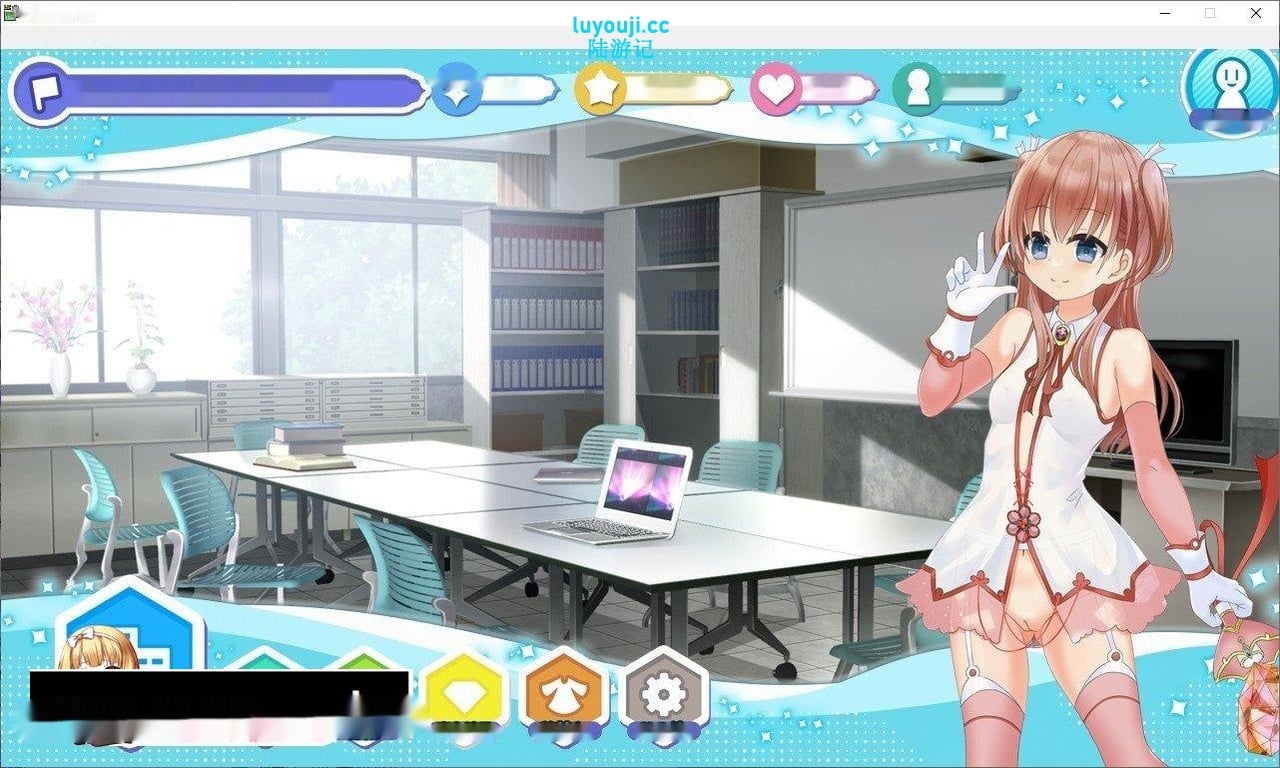Image resolution: width=1280 pixels, height=768 pixels.
Task: Click the blue diamond currency icon
Action: [456, 88]
